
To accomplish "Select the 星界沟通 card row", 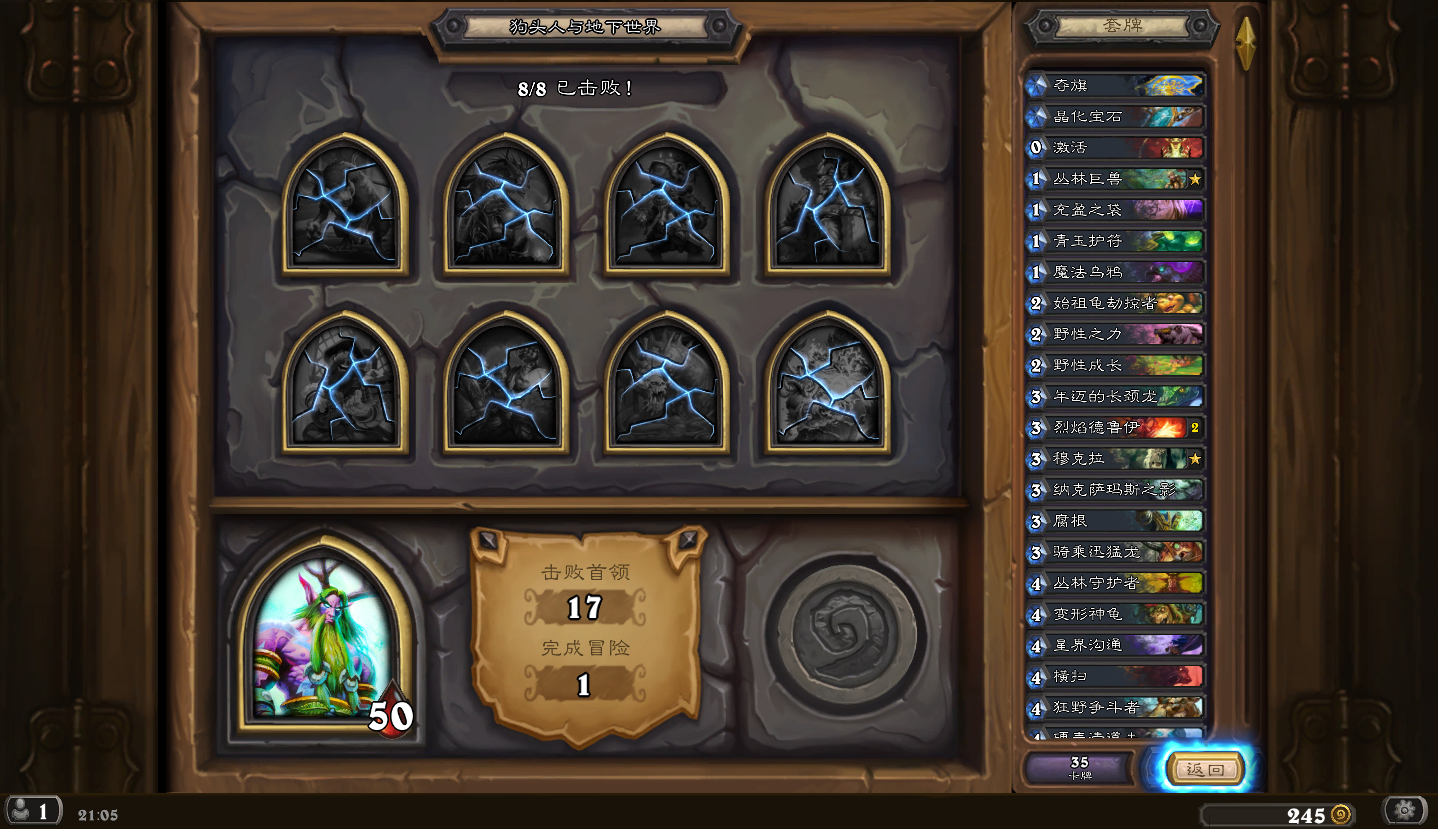I will point(1115,645).
